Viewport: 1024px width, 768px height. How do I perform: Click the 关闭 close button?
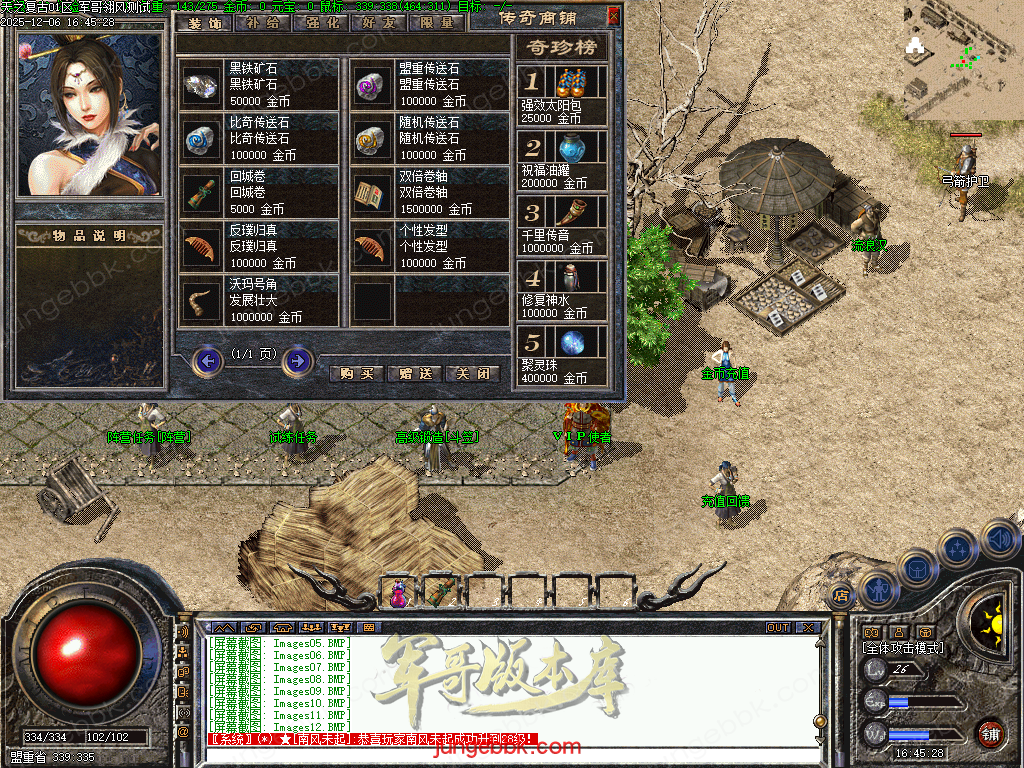pos(472,373)
